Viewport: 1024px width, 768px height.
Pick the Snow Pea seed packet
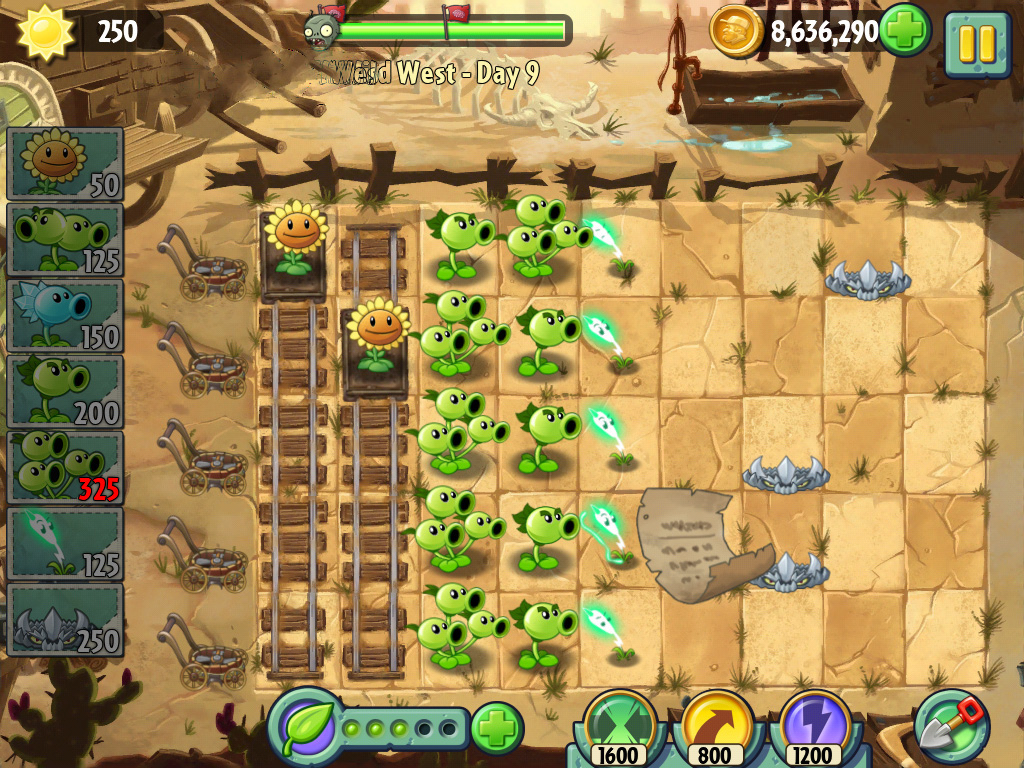coord(65,316)
